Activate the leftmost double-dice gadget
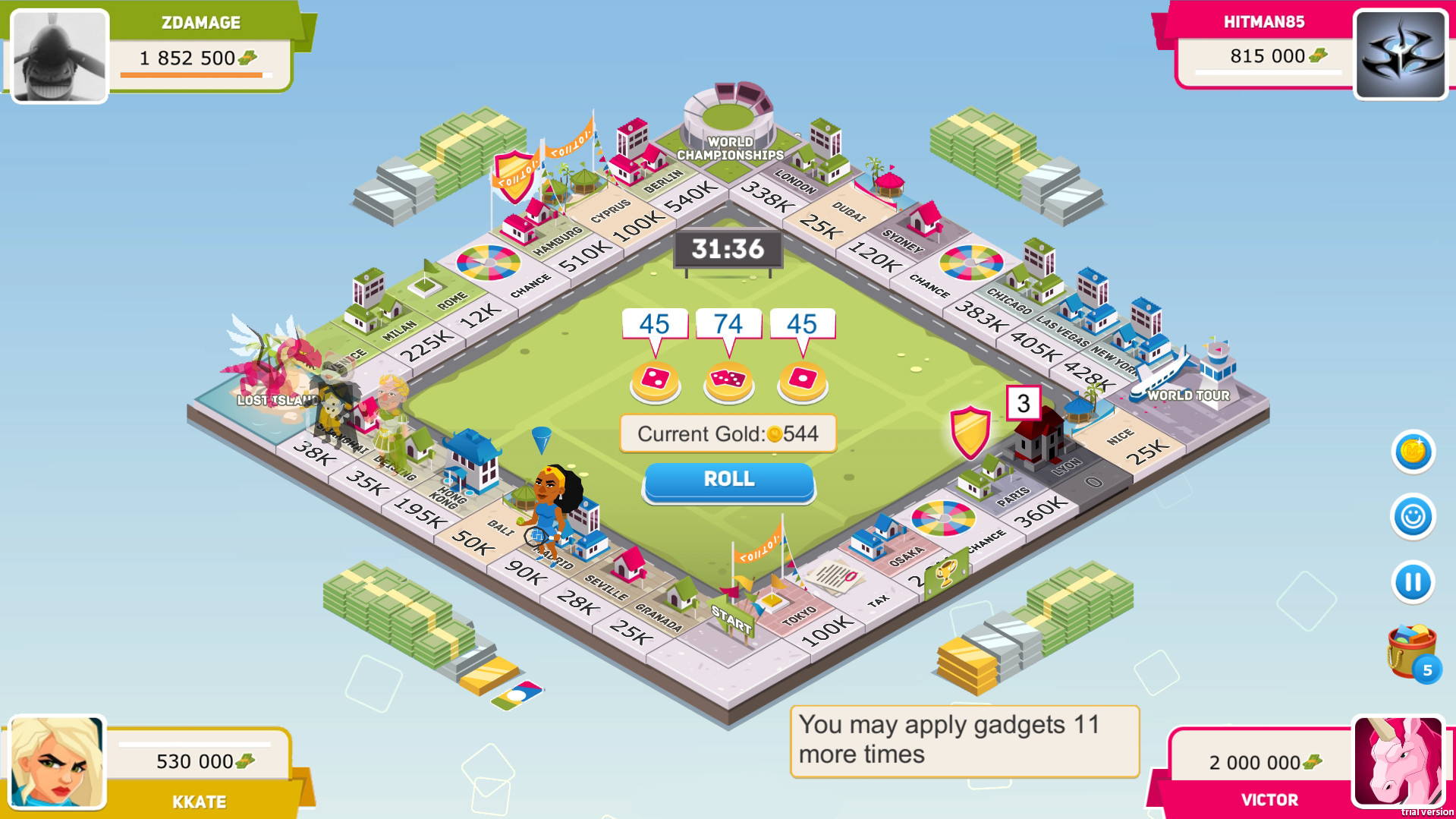The height and width of the screenshot is (819, 1456). [654, 381]
